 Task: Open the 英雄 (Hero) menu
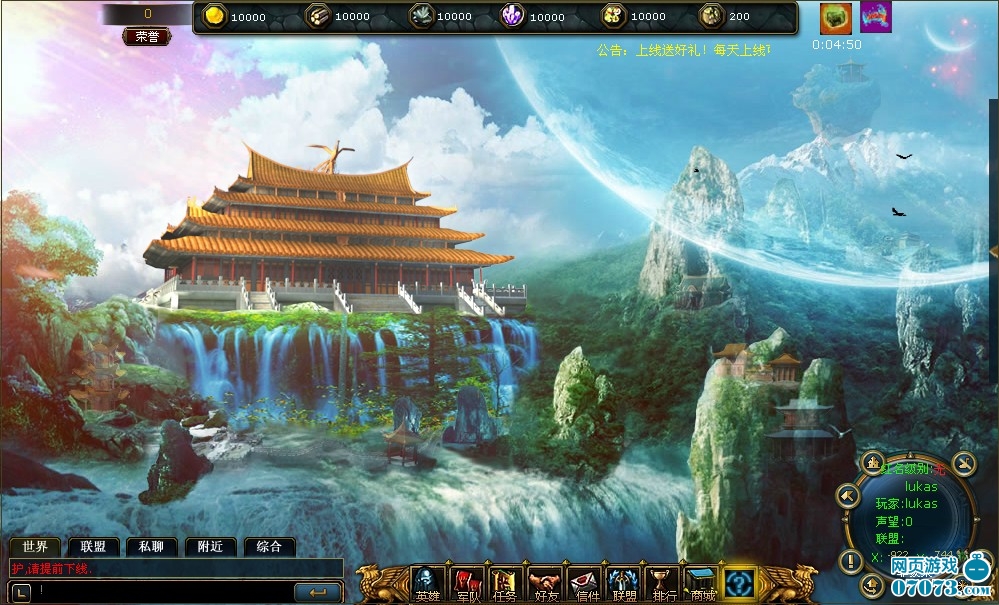[428, 583]
